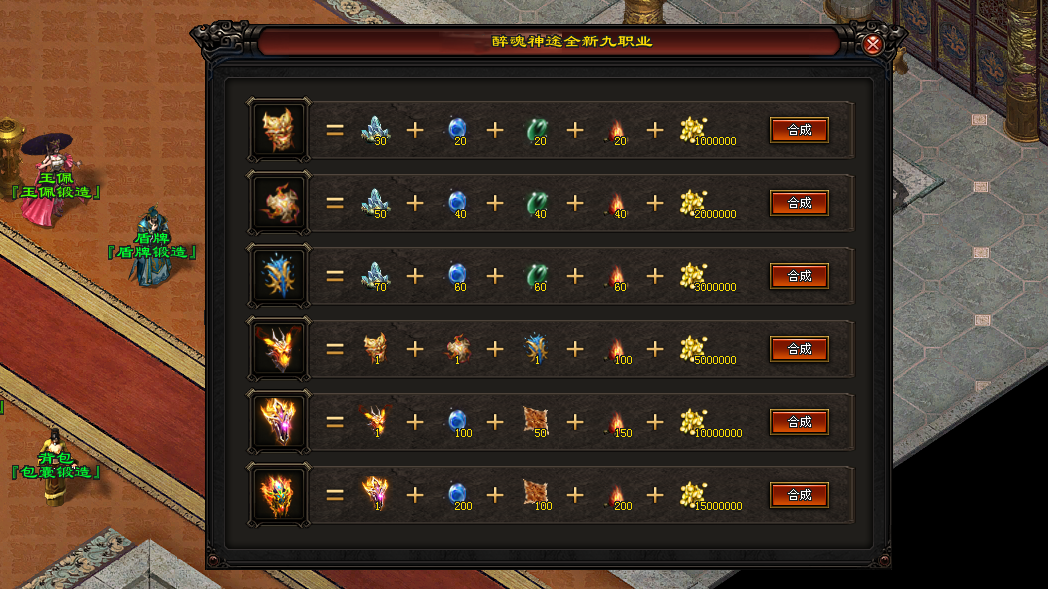The width and height of the screenshot is (1048, 589).
Task: Close the nine-professions crafting window
Action: [x=873, y=44]
